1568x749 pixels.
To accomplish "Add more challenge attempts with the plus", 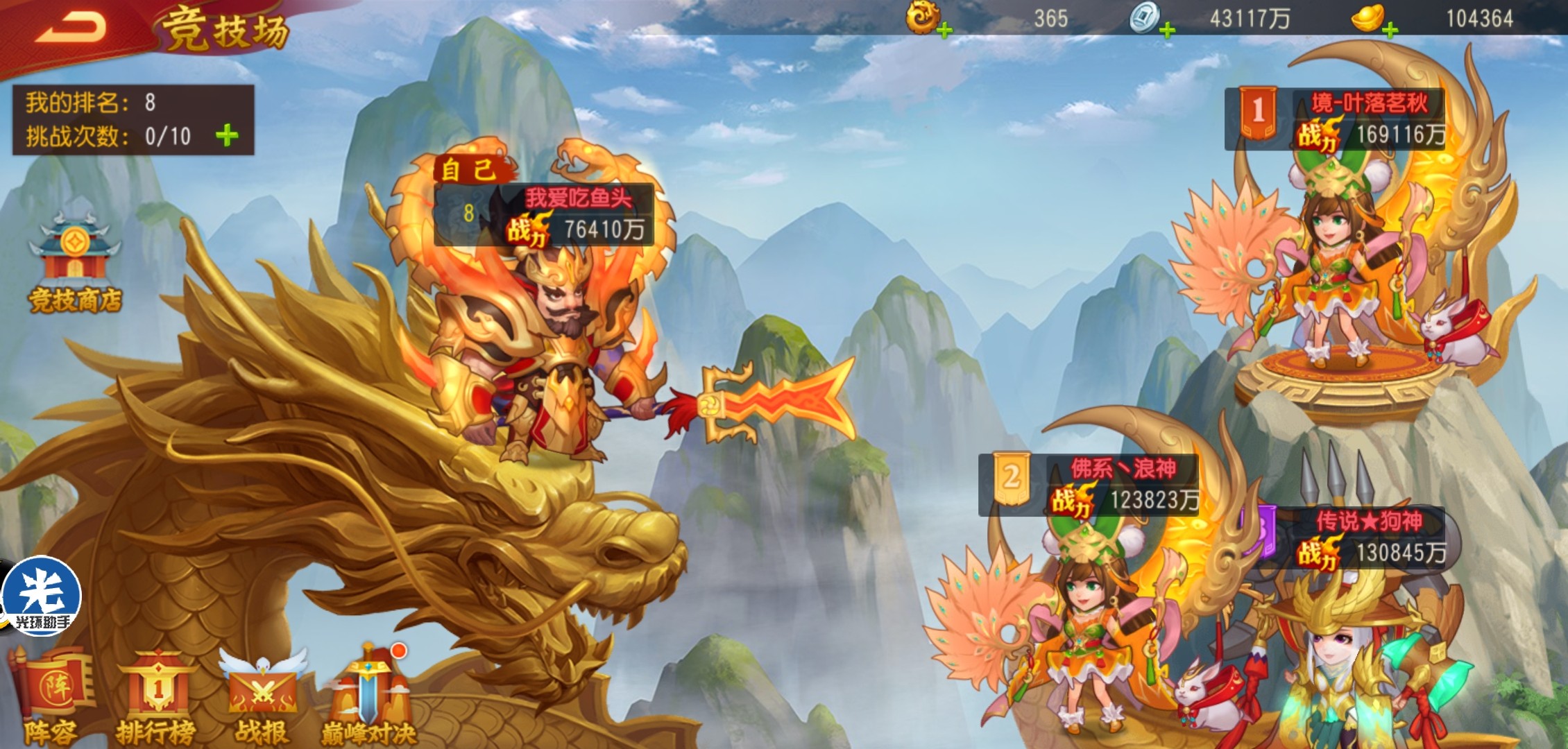I will 227,135.
